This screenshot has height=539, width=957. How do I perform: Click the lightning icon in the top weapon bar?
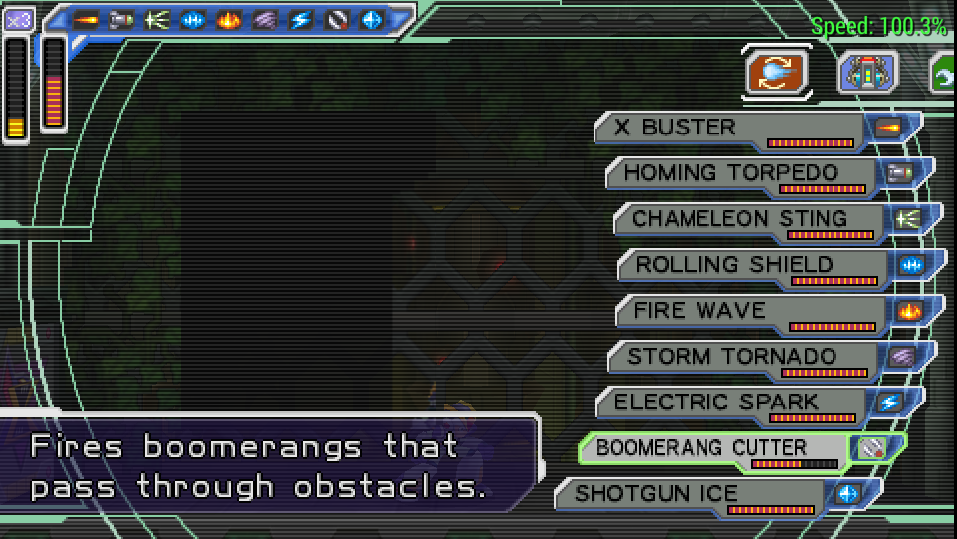(301, 19)
